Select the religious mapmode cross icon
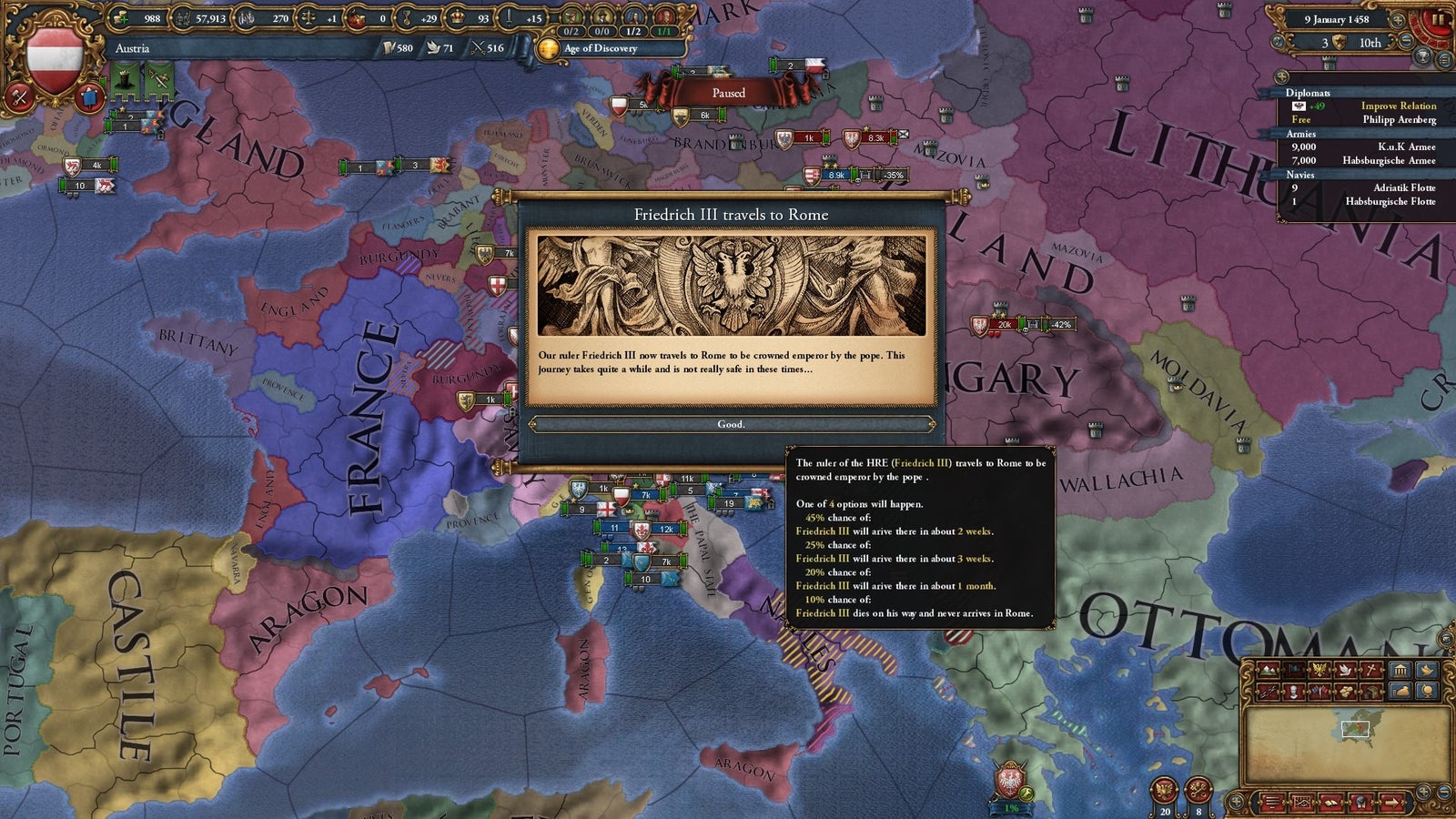This screenshot has height=819, width=1456. click(x=1370, y=672)
